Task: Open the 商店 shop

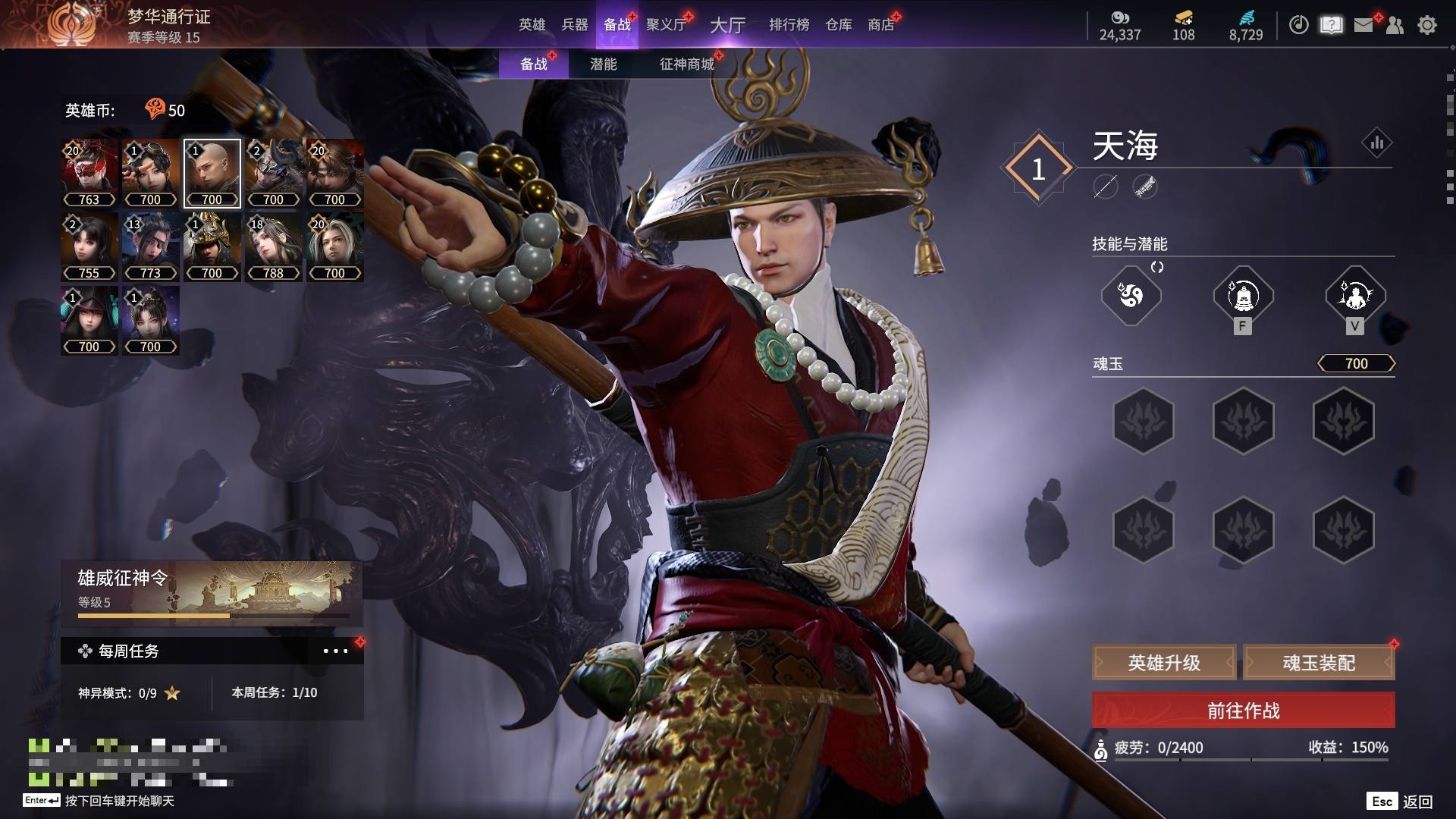Action: coord(880,25)
